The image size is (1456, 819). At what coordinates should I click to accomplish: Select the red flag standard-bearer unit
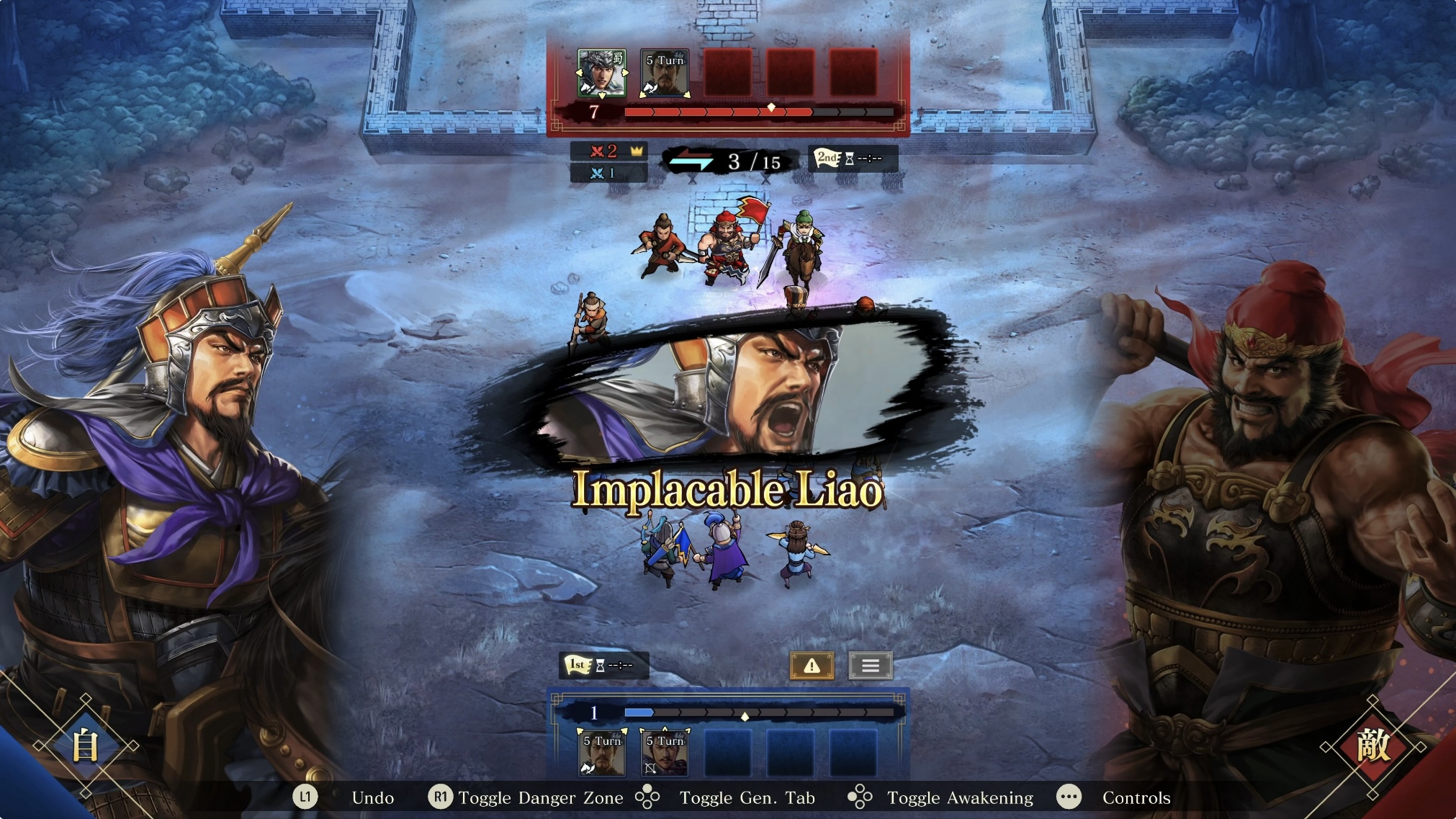727,245
